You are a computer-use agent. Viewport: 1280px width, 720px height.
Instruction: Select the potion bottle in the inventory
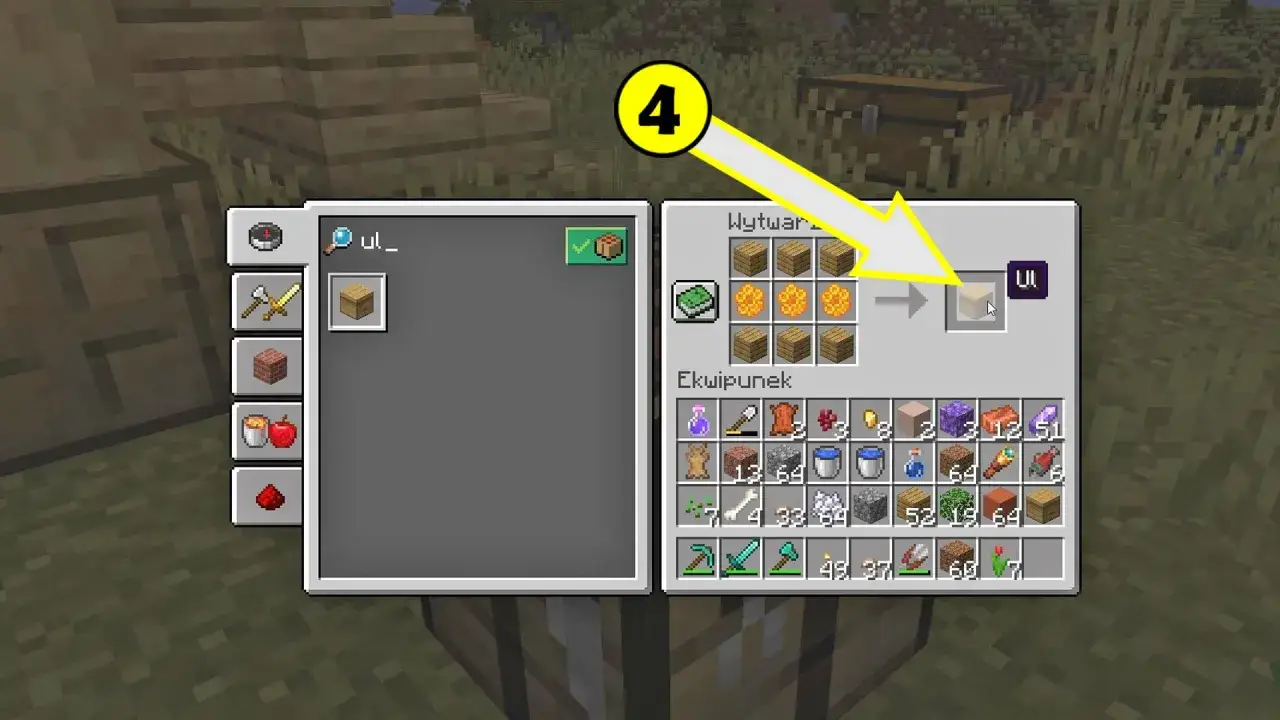coord(697,418)
